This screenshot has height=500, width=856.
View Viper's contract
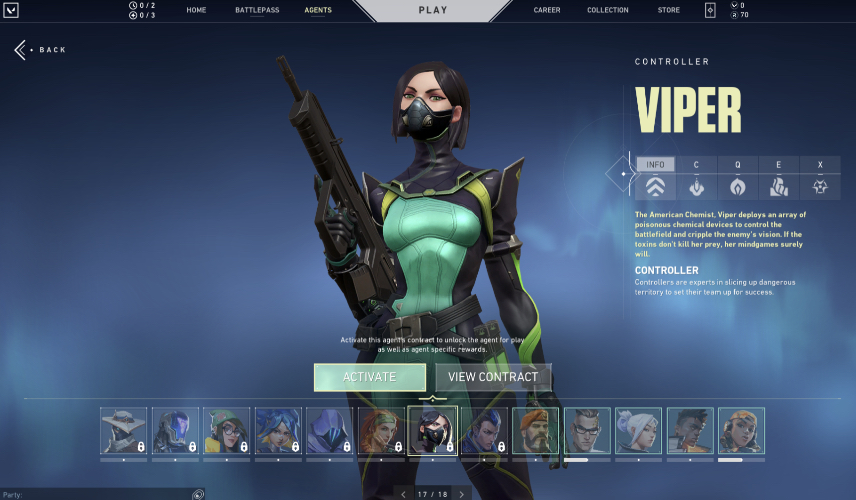pyautogui.click(x=493, y=377)
